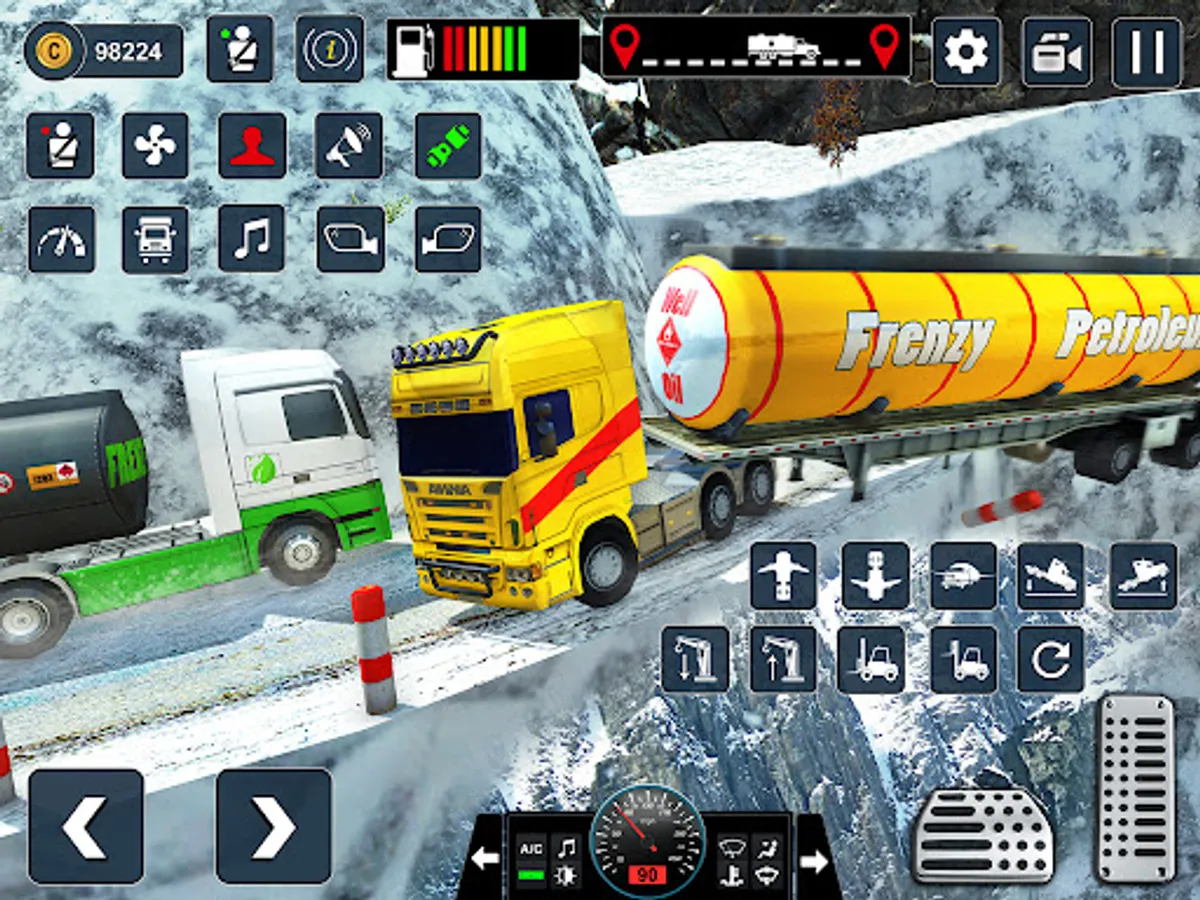Image resolution: width=1200 pixels, height=900 pixels.
Task: Switch the camera view
Action: 1056,52
